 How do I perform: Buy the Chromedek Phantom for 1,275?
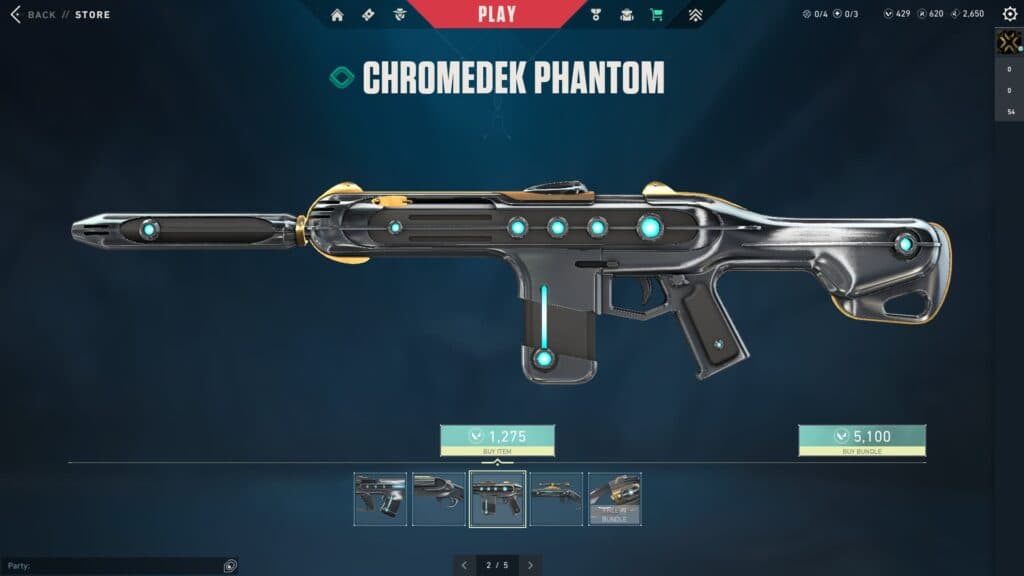click(x=497, y=437)
